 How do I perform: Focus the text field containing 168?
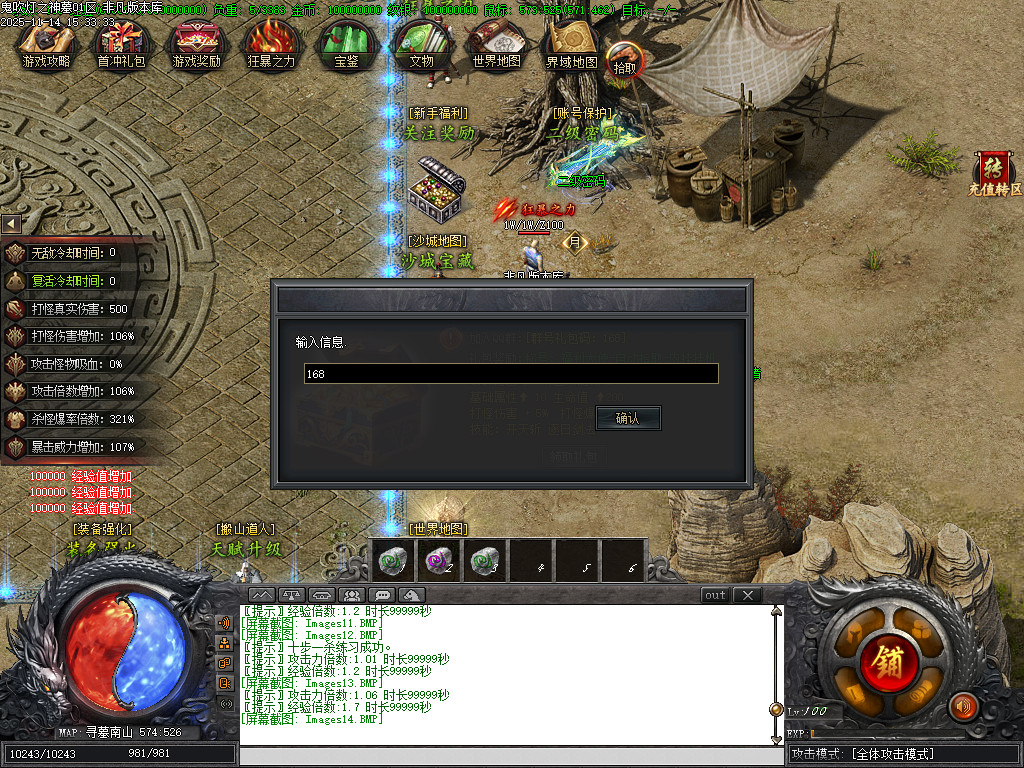click(x=511, y=374)
